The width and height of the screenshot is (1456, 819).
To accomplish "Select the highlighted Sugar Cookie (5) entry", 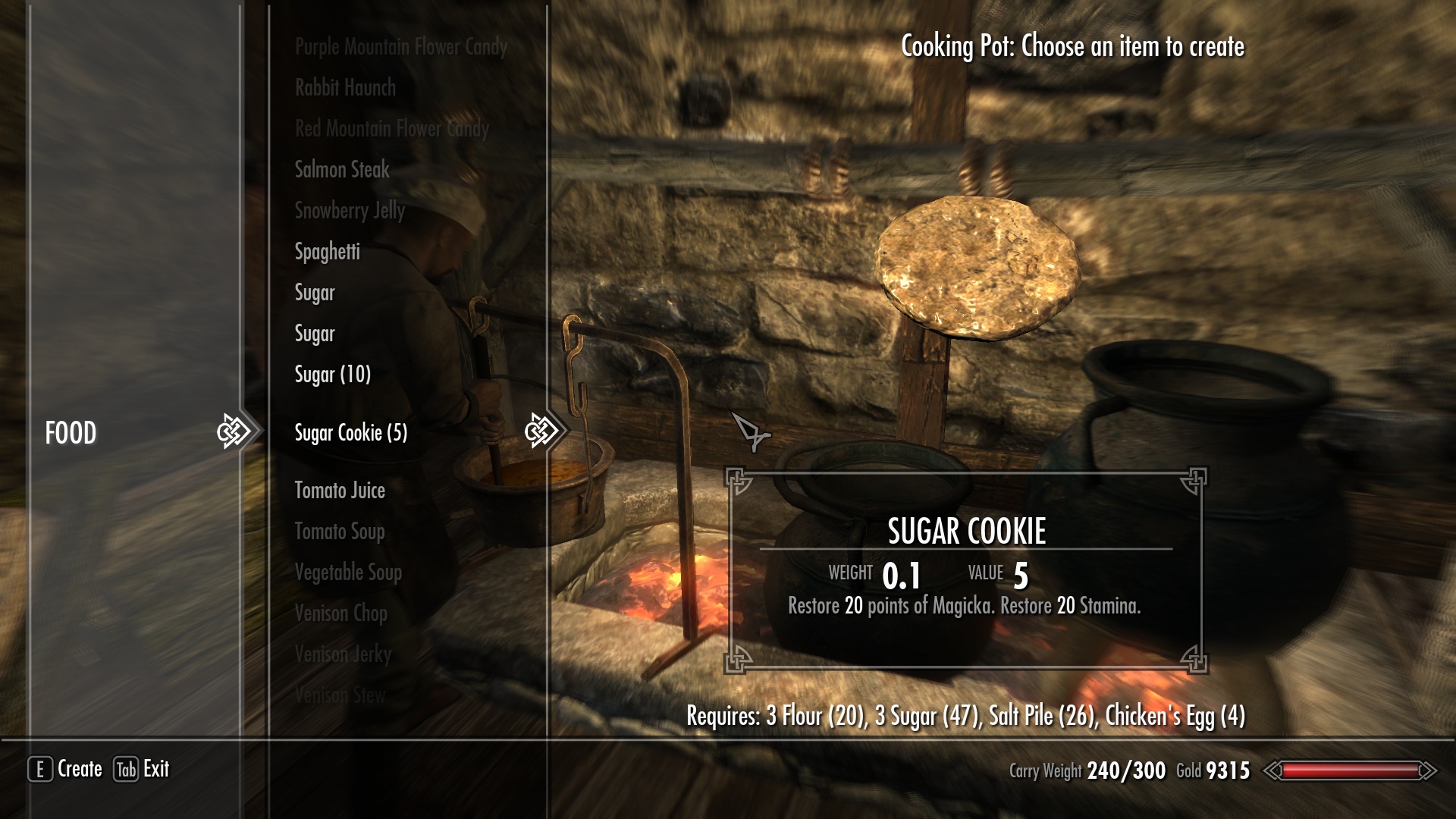I will (350, 433).
